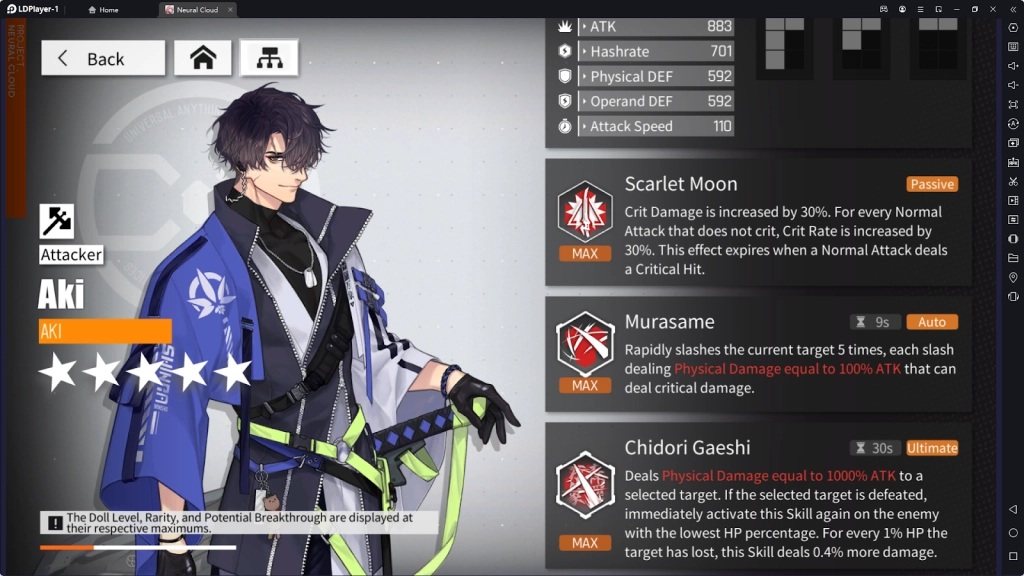1024x576 pixels.
Task: Close the Neural Cloud emulator tab
Action: click(x=230, y=10)
